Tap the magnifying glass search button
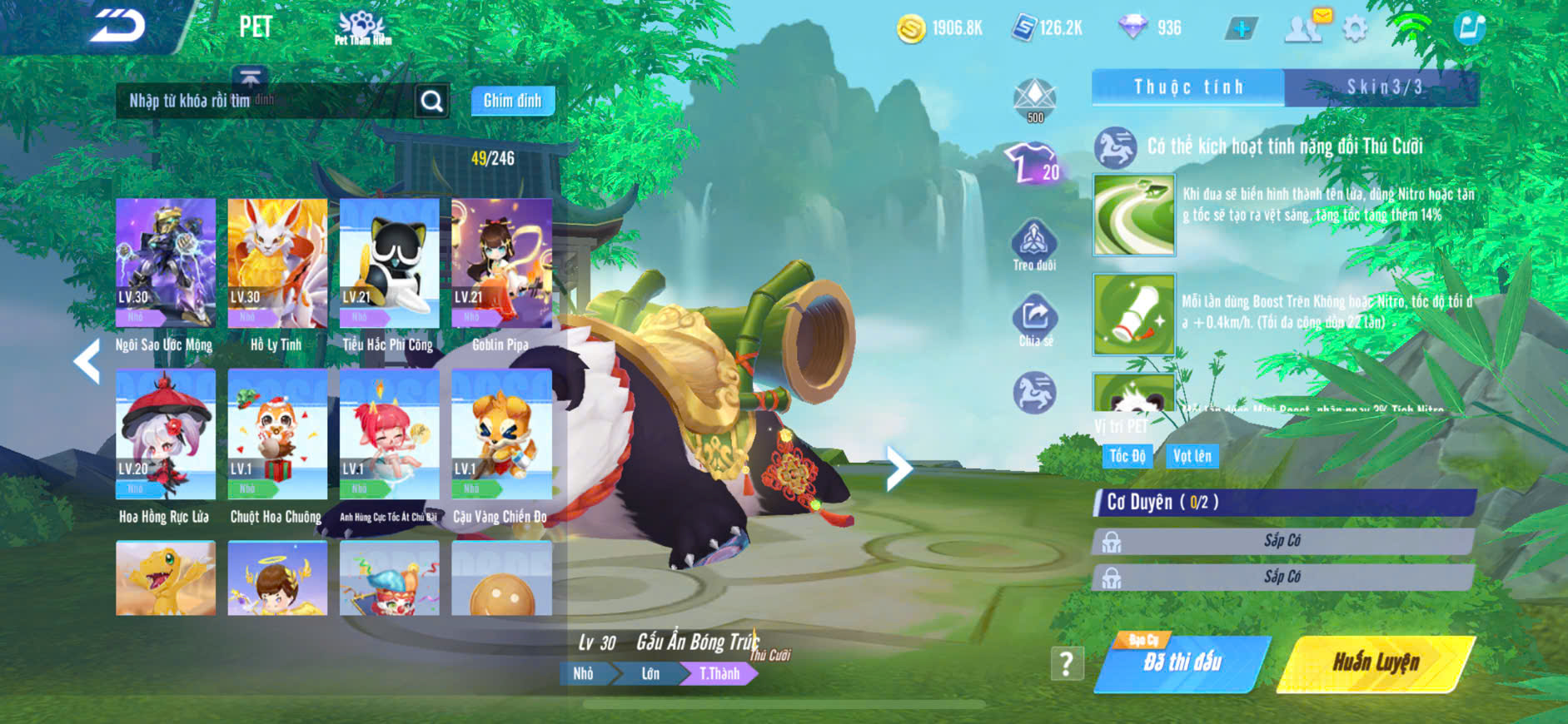Screen dimensions: 1568x724 [x=431, y=102]
